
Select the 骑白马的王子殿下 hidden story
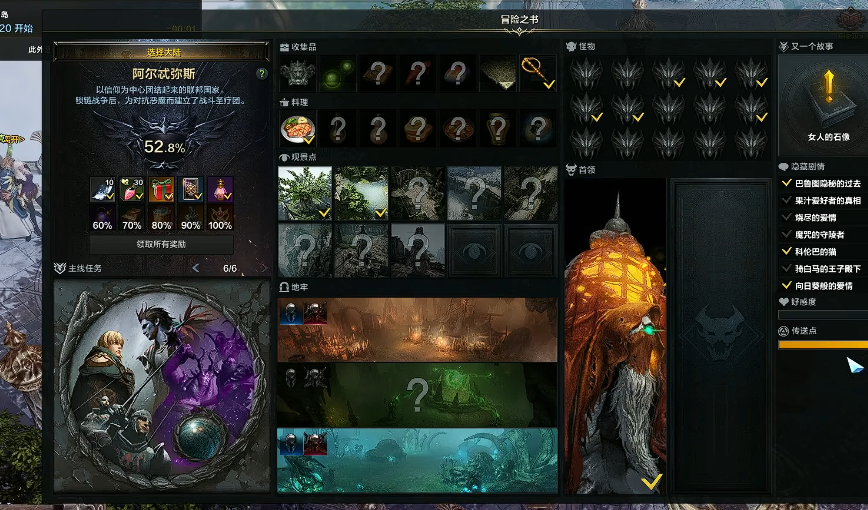[x=826, y=269]
